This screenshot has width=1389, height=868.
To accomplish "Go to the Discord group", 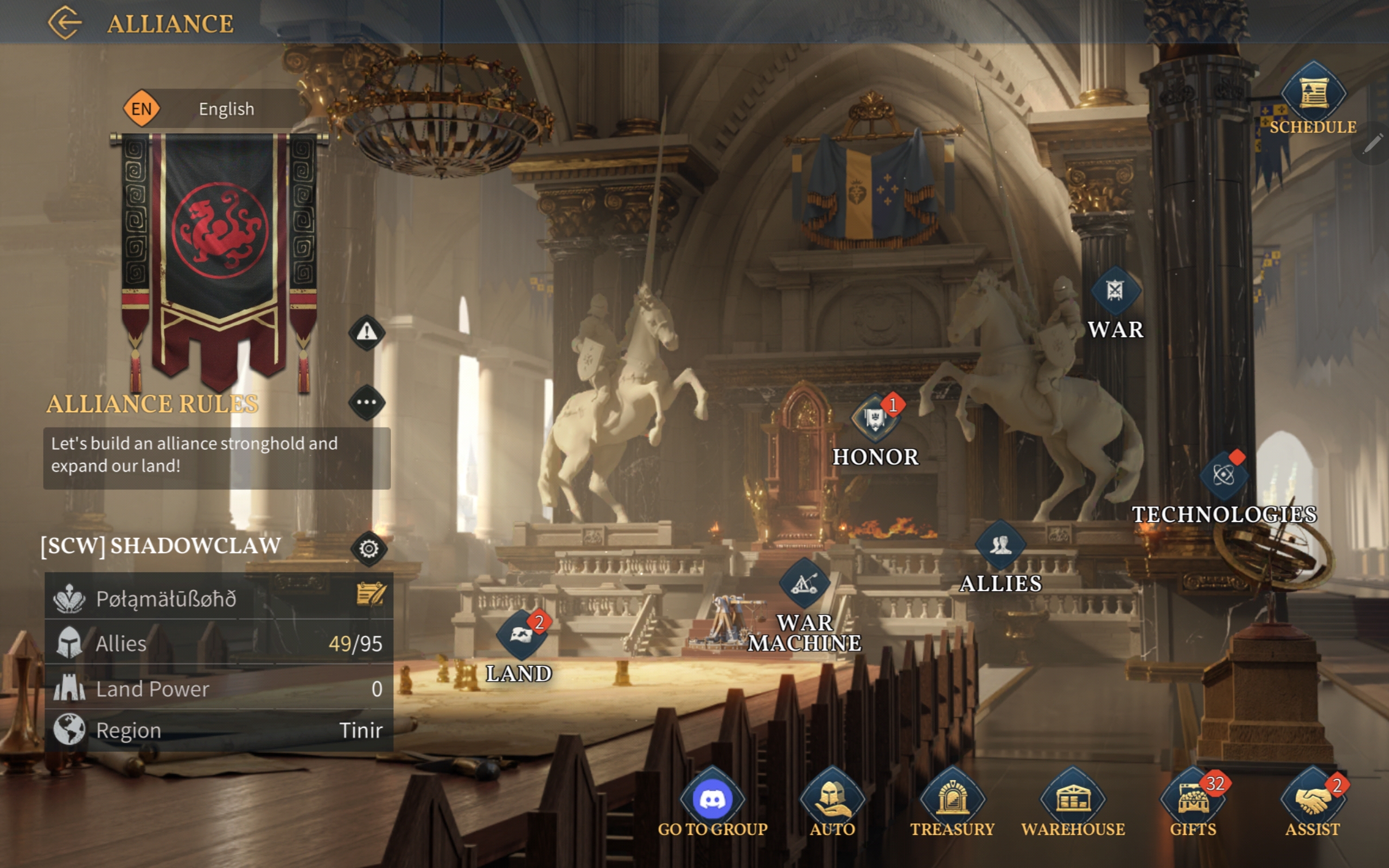I will (x=712, y=800).
